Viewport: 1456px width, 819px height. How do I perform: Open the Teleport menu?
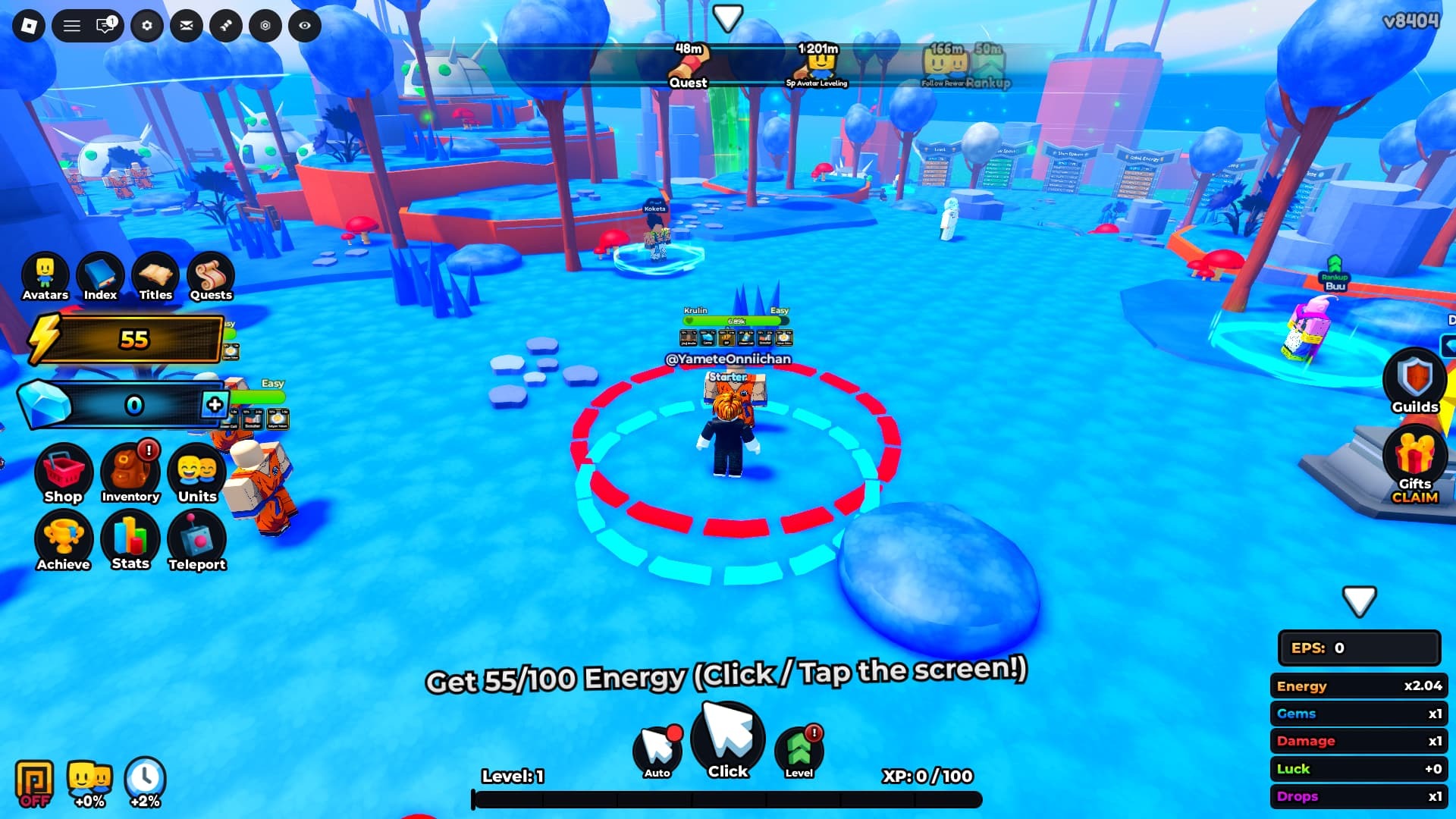[x=197, y=541]
